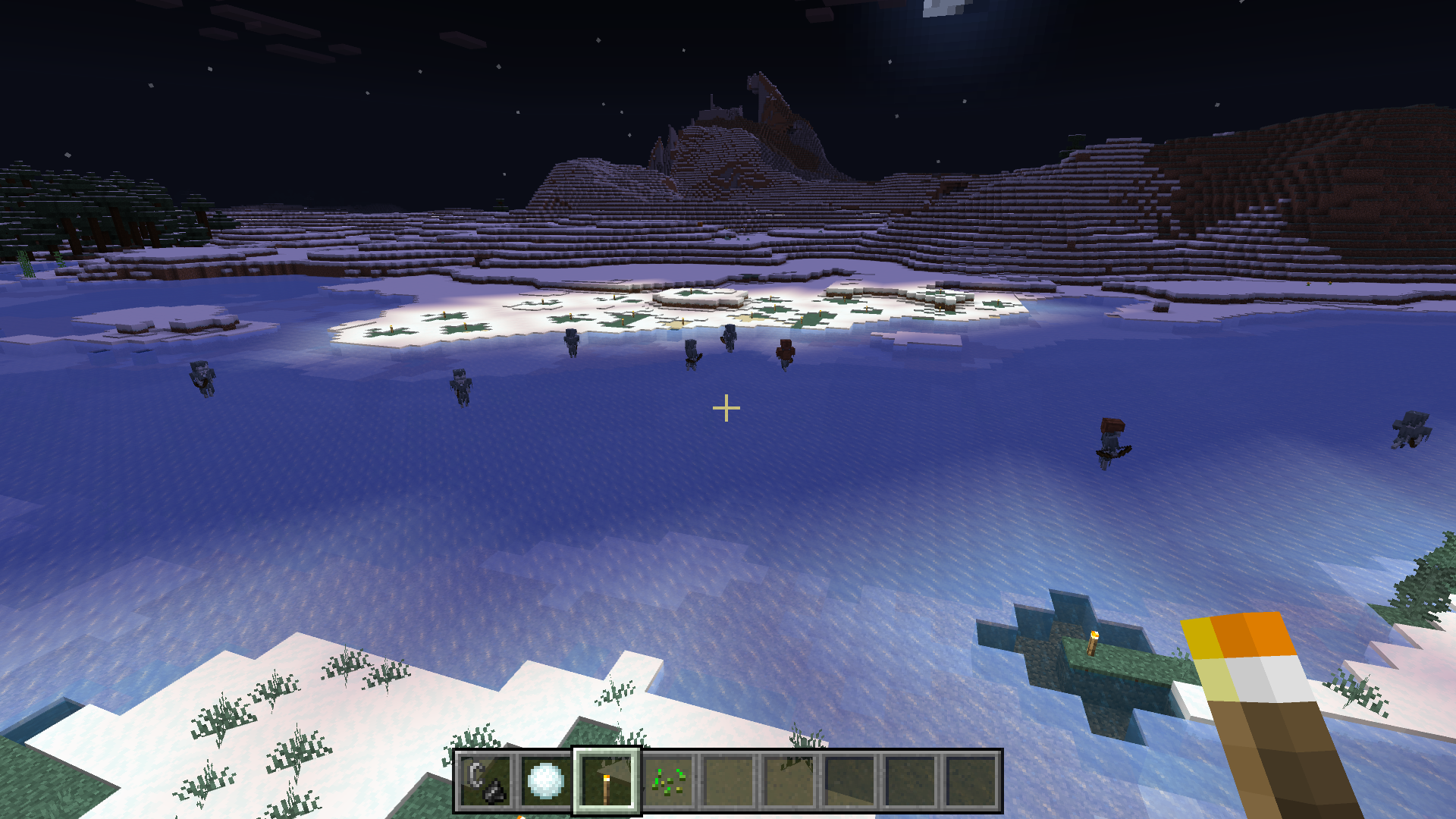
Task: Choose the snowball in the hotbar
Action: click(x=546, y=781)
